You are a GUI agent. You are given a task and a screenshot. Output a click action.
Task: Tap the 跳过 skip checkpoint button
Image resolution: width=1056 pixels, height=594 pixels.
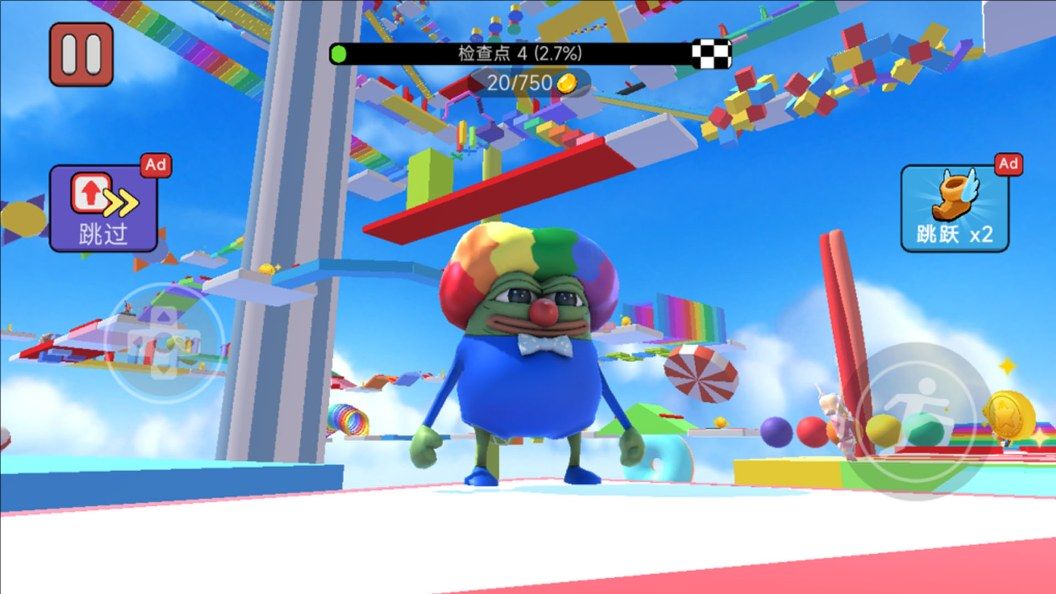(x=104, y=208)
